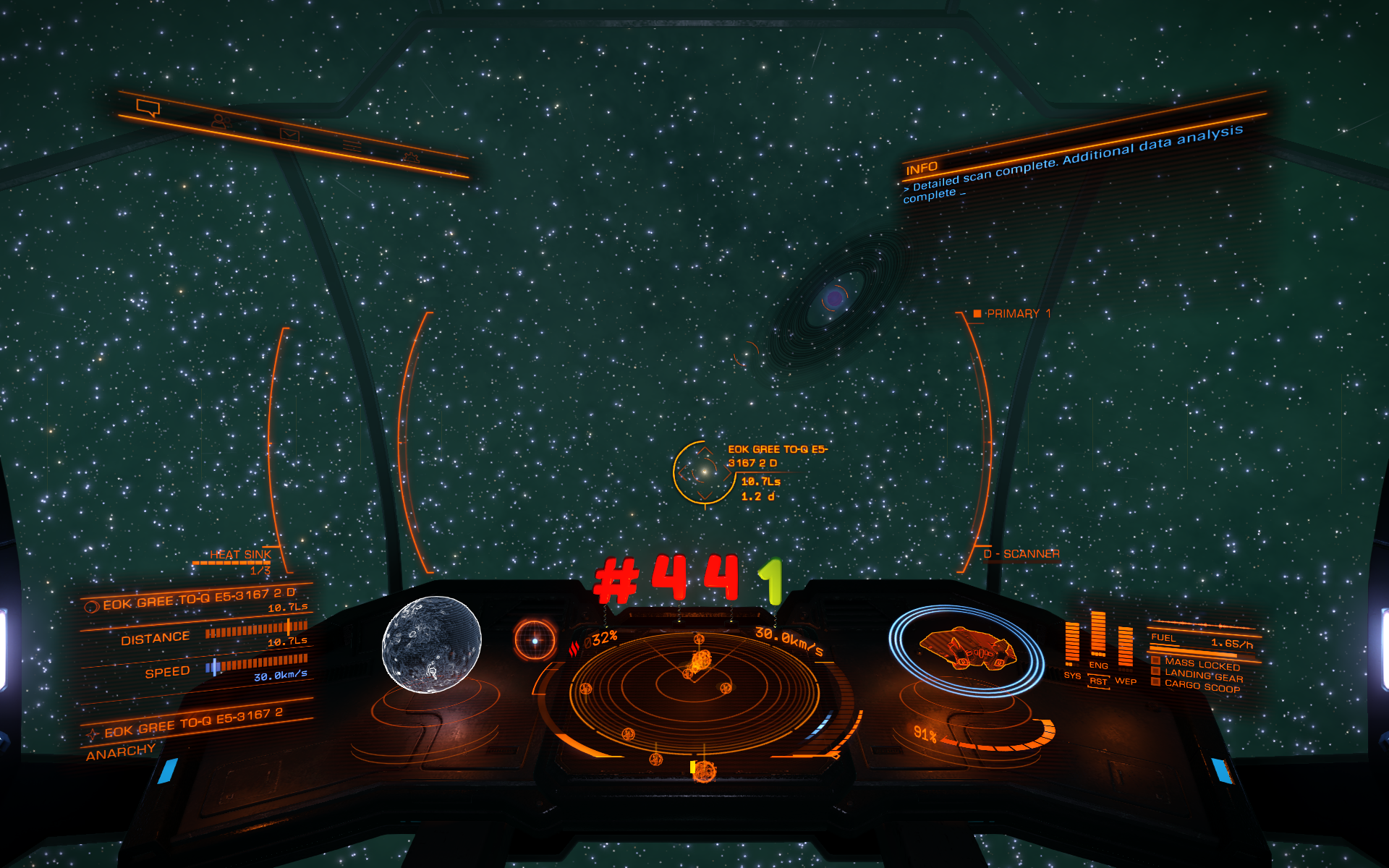The height and width of the screenshot is (868, 1389).
Task: Click the target planet hologram
Action: (431, 644)
